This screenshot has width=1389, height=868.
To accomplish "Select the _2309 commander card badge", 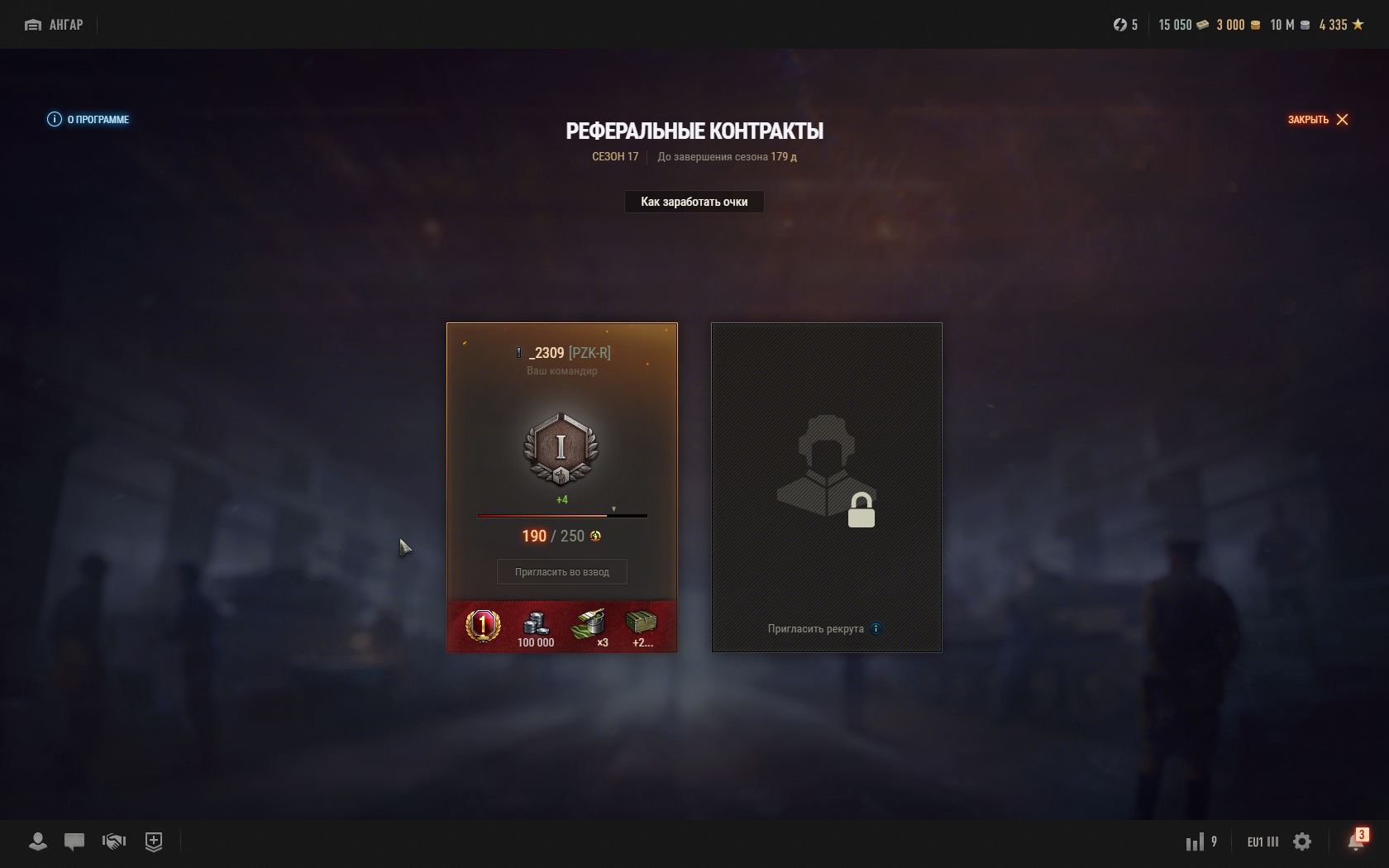I will 561,449.
